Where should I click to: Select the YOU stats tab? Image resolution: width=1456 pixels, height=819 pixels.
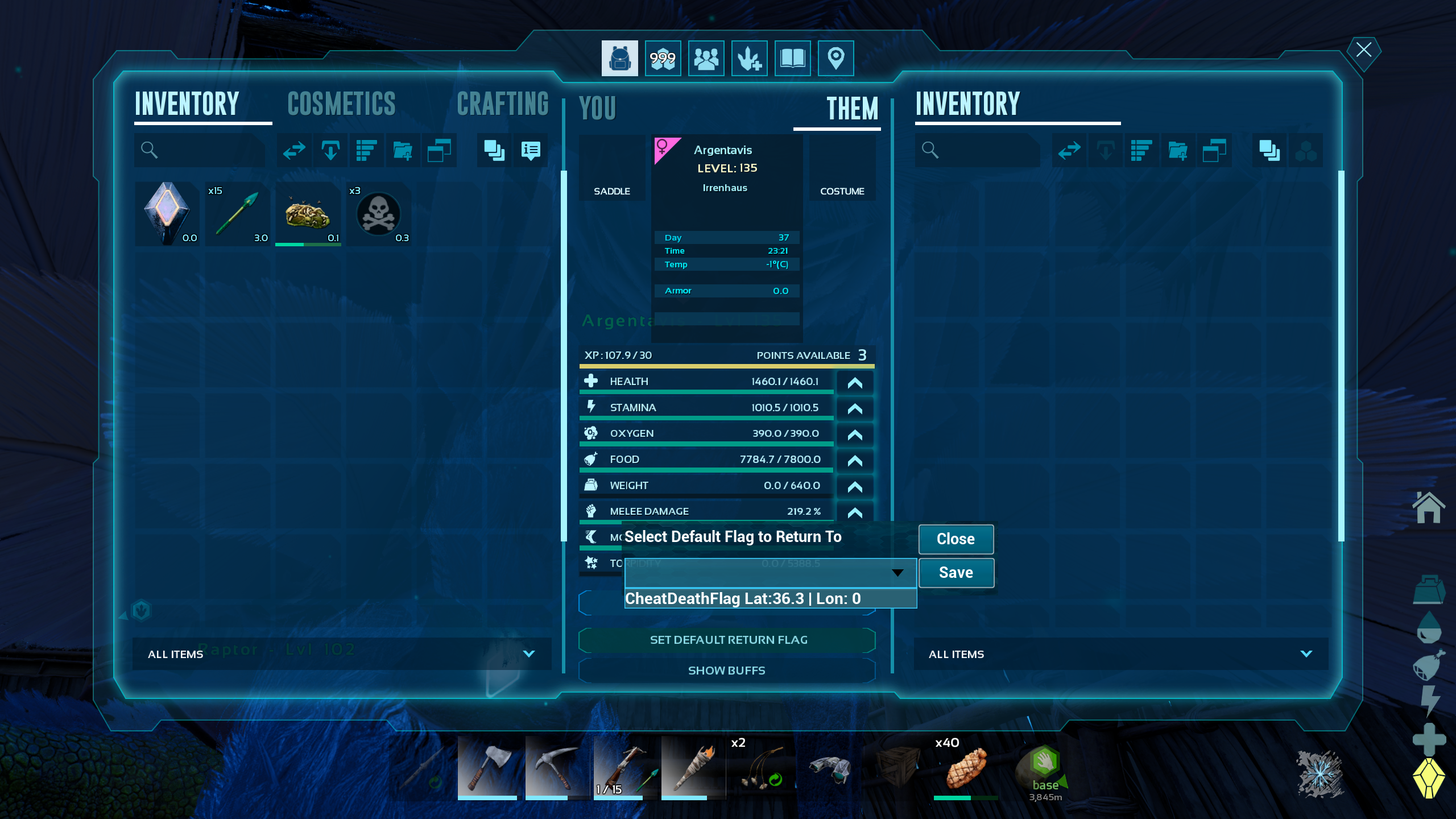(x=598, y=108)
